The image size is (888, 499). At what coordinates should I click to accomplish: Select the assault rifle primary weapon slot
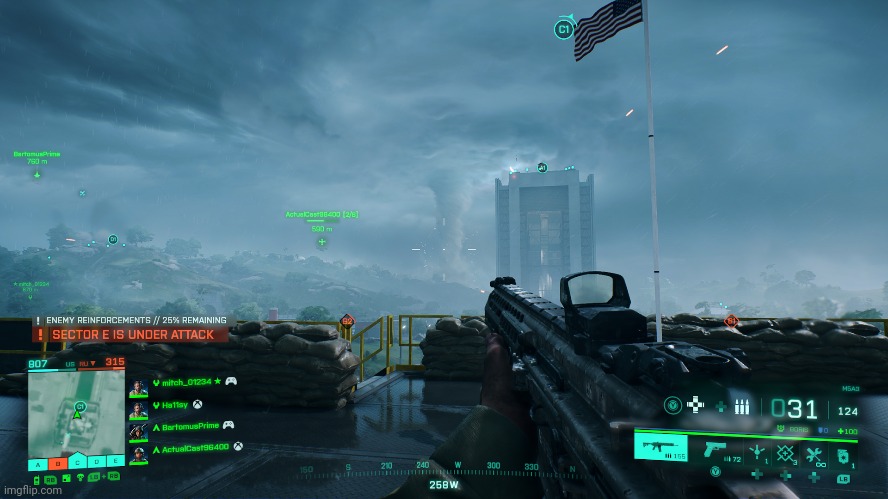(661, 448)
